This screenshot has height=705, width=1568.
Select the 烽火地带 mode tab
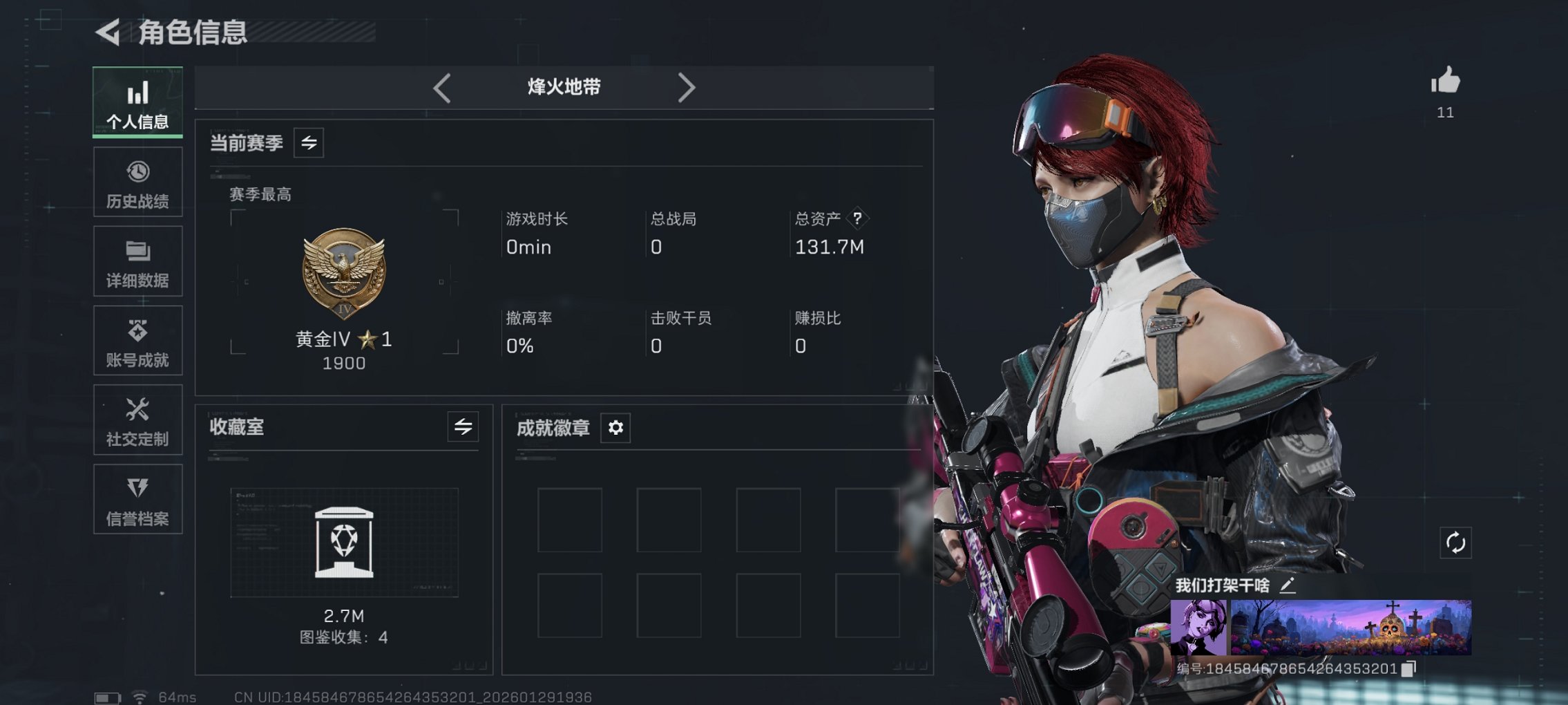click(x=564, y=86)
